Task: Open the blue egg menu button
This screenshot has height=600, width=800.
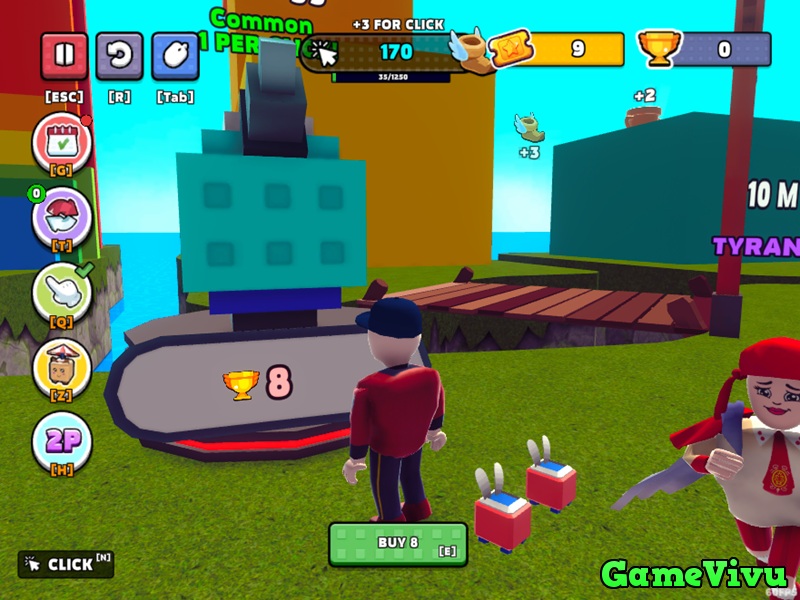Action: point(175,56)
